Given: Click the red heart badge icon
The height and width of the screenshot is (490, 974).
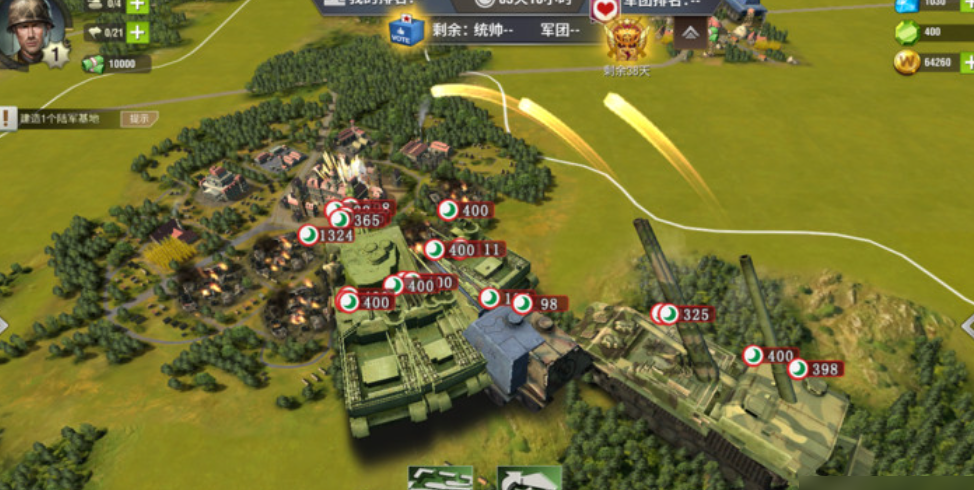Looking at the screenshot, I should [x=605, y=10].
